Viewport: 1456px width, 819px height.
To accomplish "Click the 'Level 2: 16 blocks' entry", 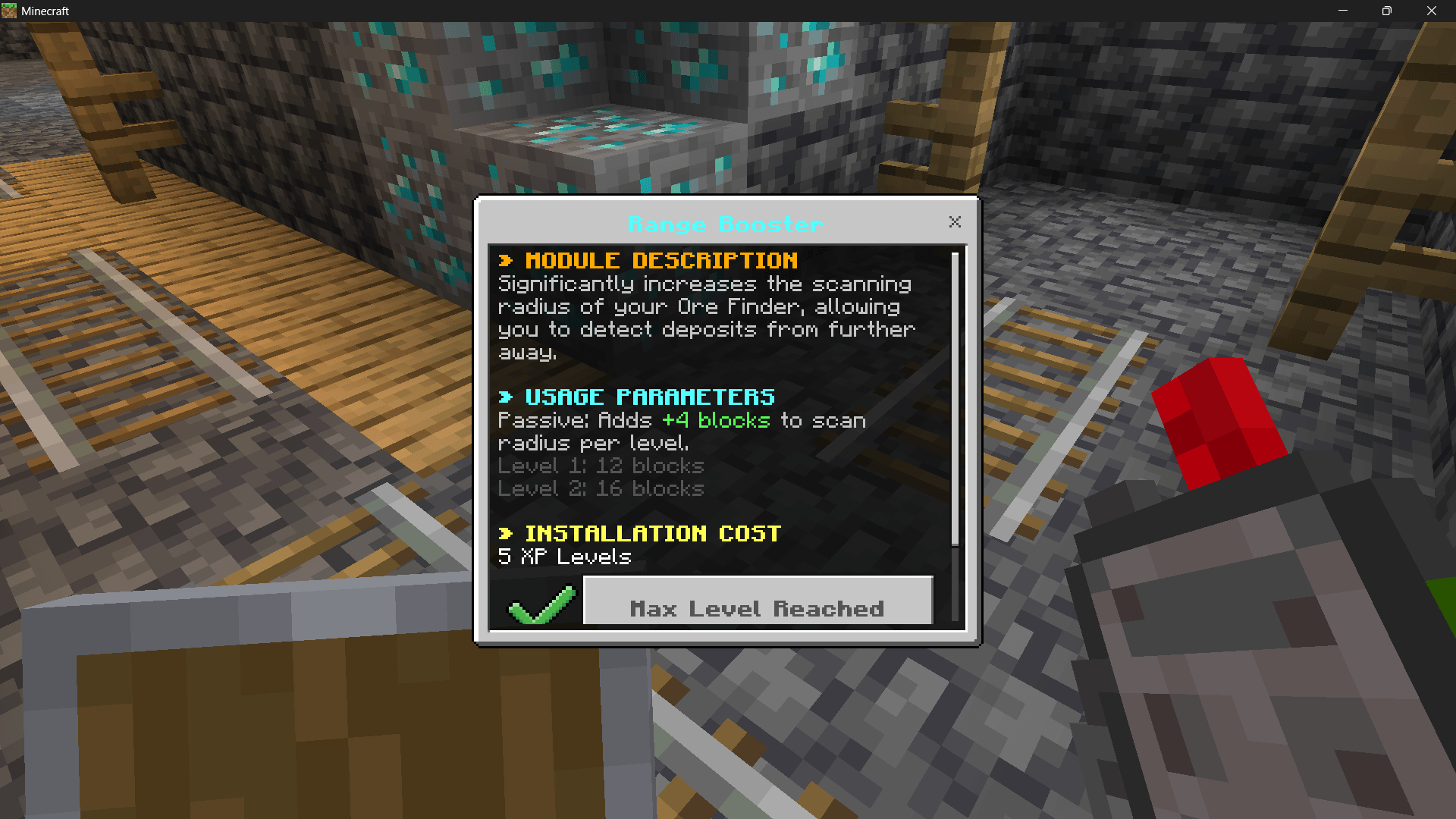I will (x=600, y=488).
